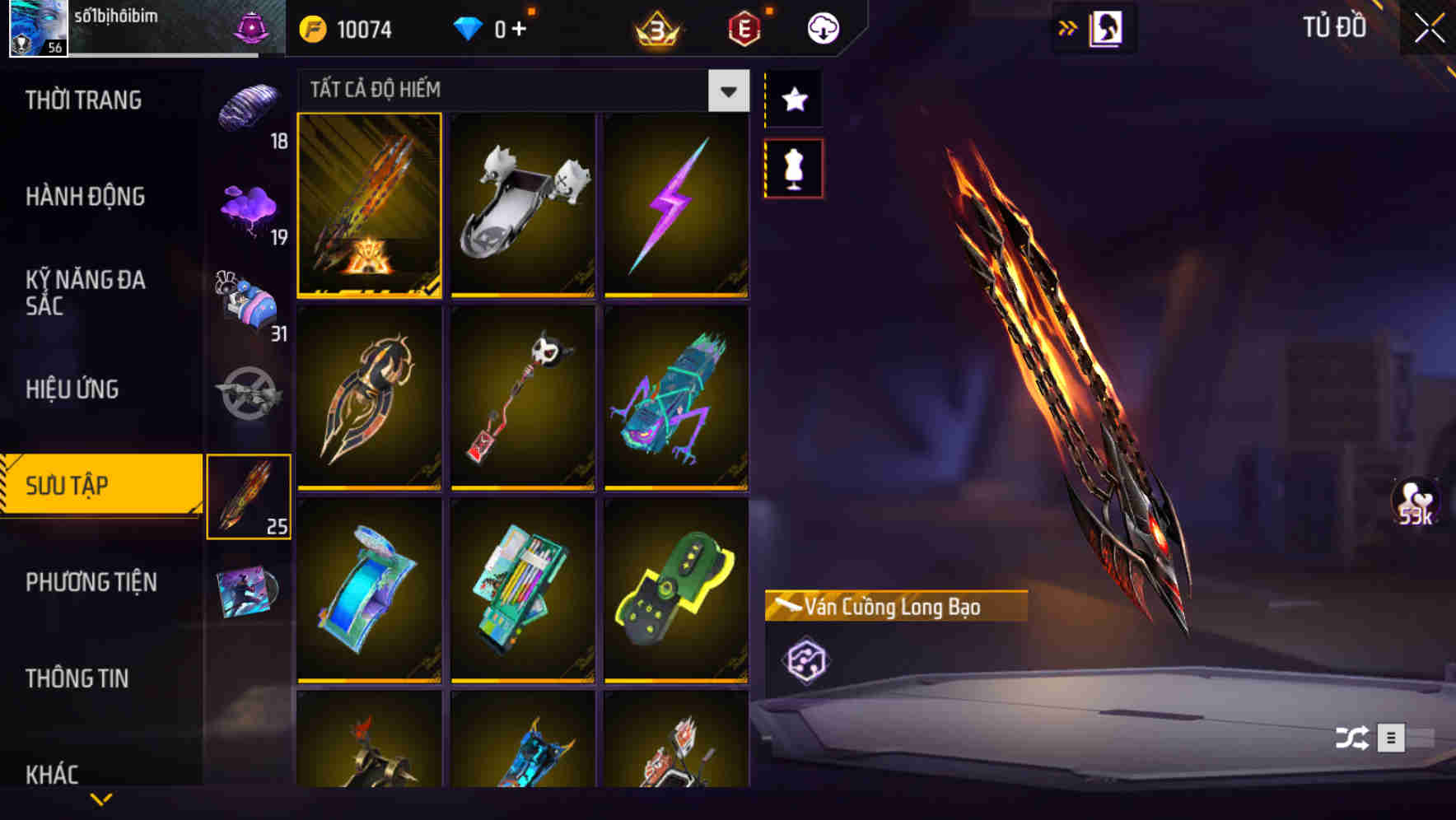The height and width of the screenshot is (820, 1456).
Task: Open the PHƯƠNG TIỆN tab
Action: pos(91,582)
